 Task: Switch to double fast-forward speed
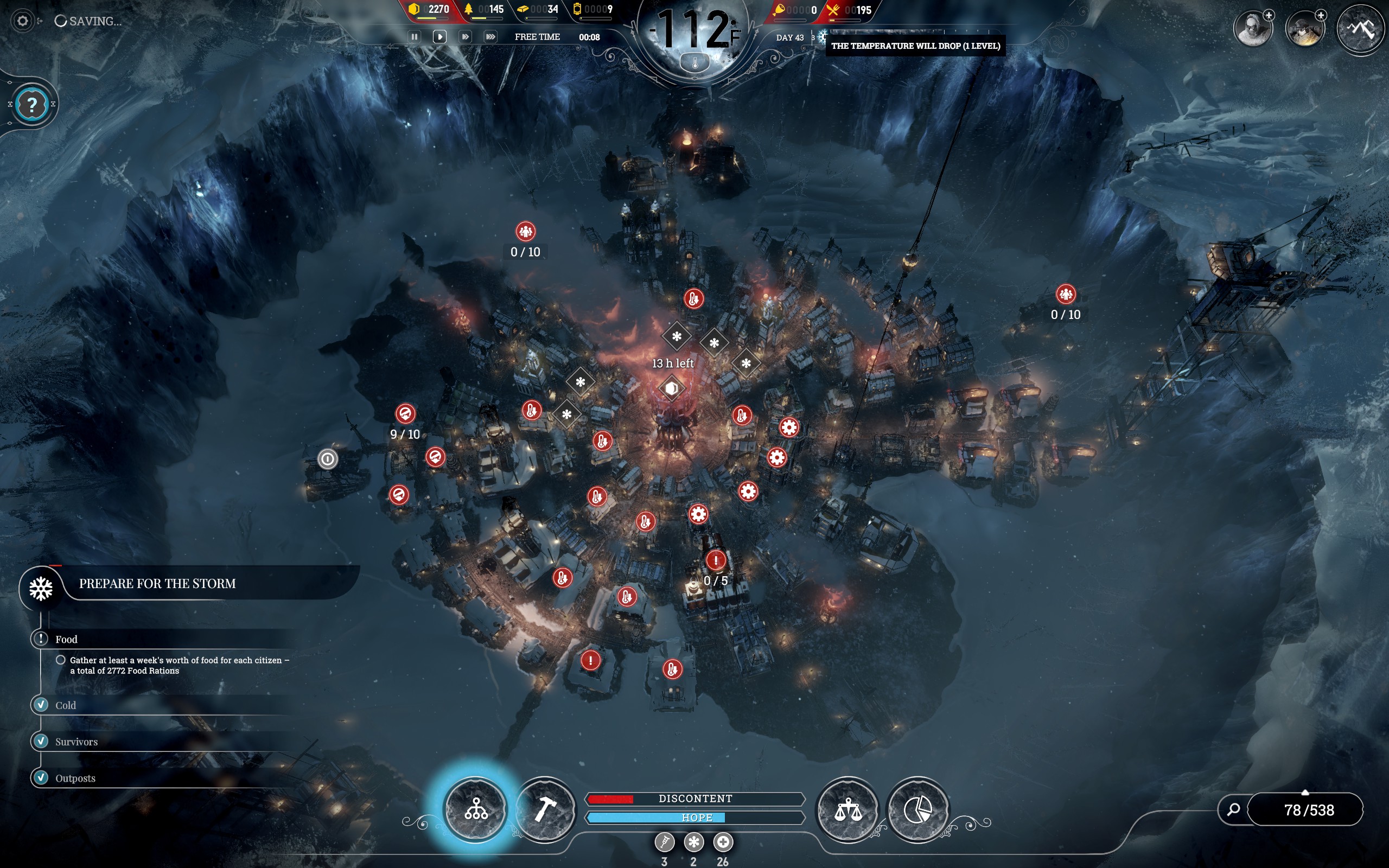click(465, 37)
